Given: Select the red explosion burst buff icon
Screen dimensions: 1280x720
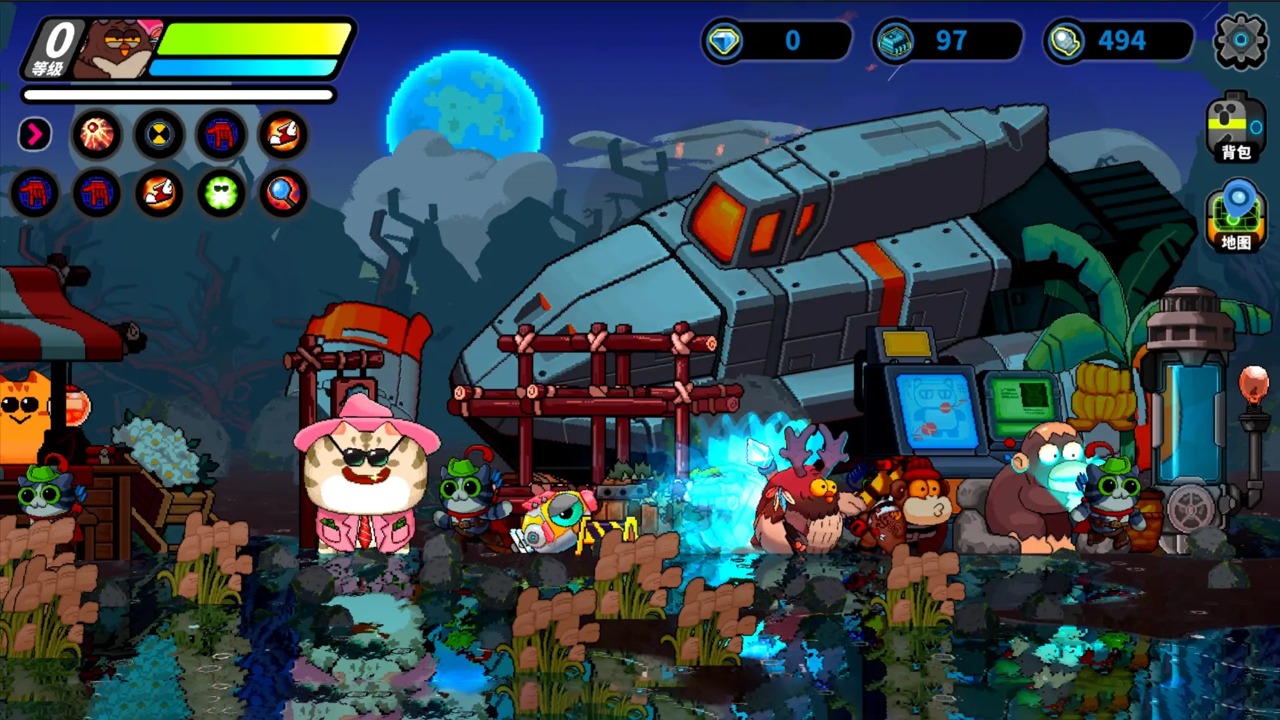Looking at the screenshot, I should (97, 134).
